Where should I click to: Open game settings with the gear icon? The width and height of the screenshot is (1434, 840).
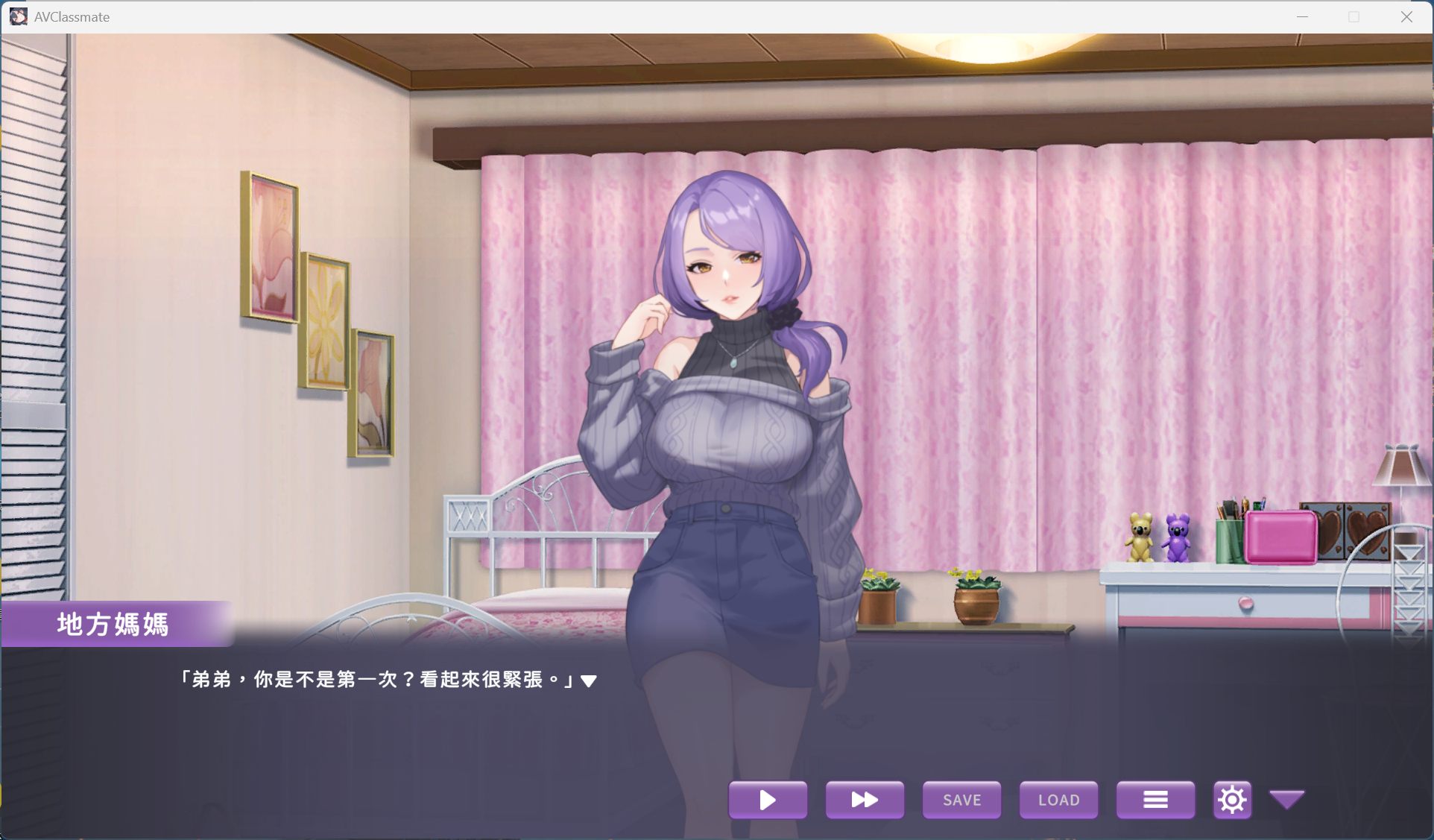(x=1232, y=799)
